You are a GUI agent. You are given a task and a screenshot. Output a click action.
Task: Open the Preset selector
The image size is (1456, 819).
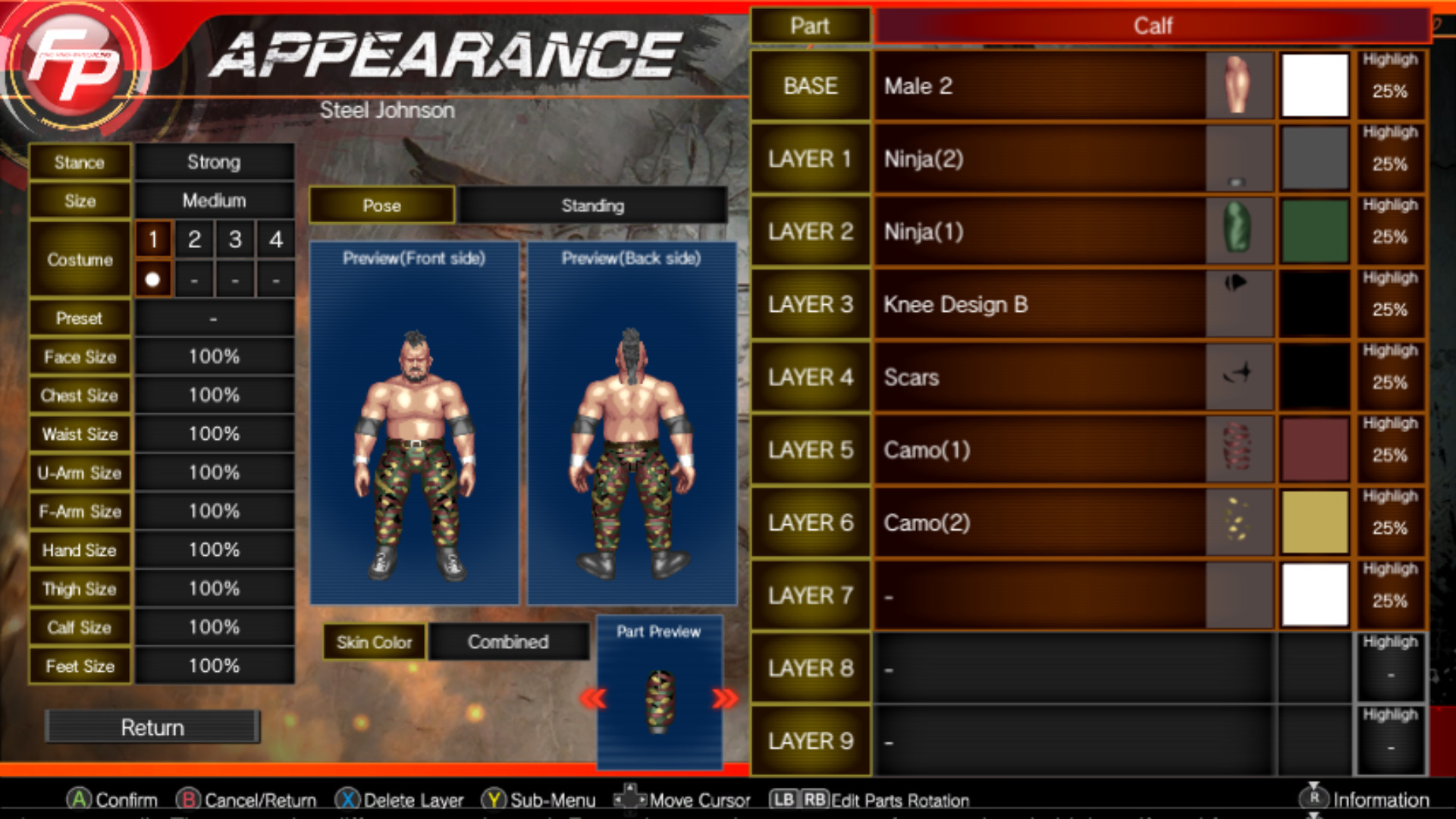[215, 318]
